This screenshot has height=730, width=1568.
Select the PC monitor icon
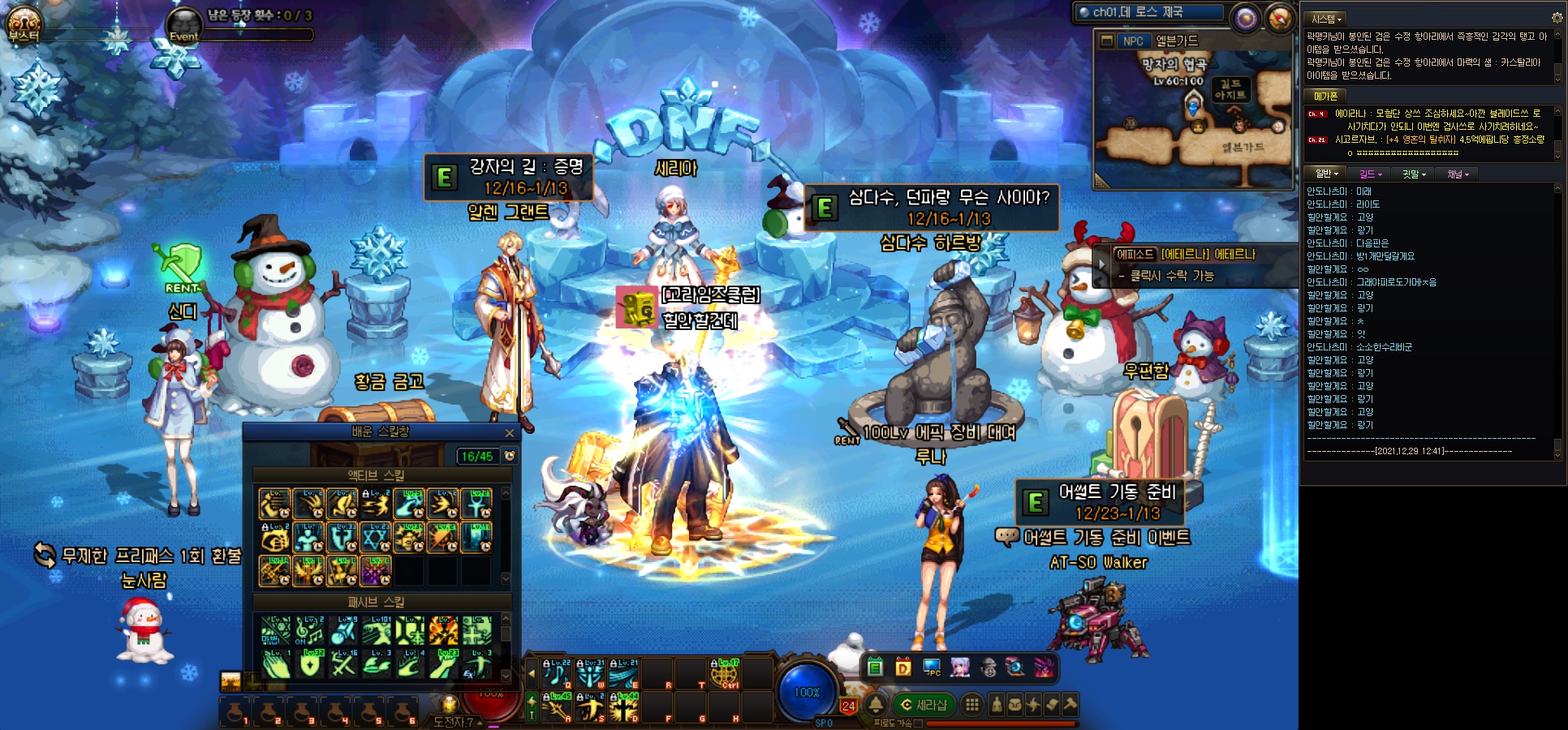pos(932,668)
